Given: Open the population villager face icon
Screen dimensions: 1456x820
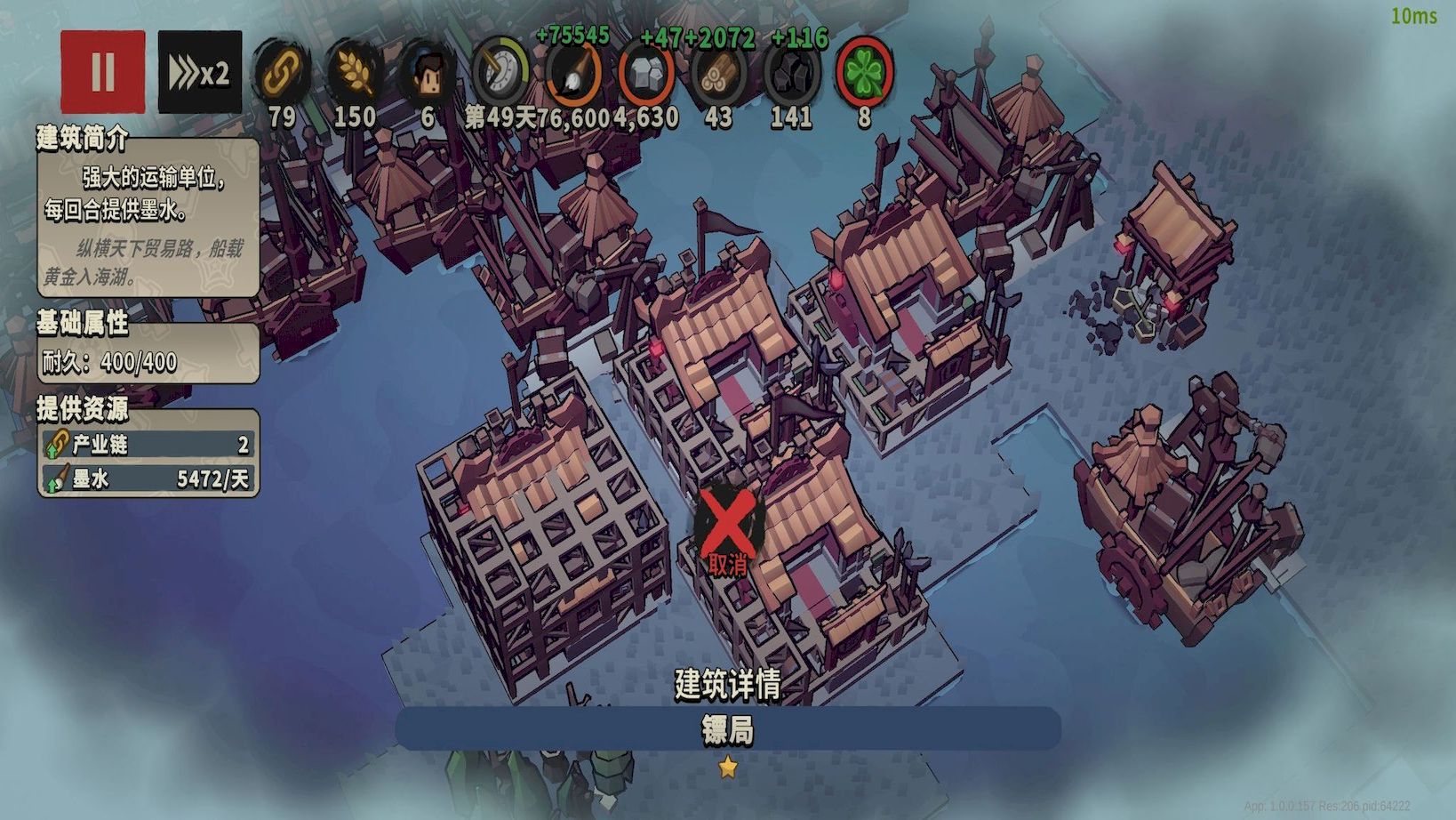Looking at the screenshot, I should [428, 73].
